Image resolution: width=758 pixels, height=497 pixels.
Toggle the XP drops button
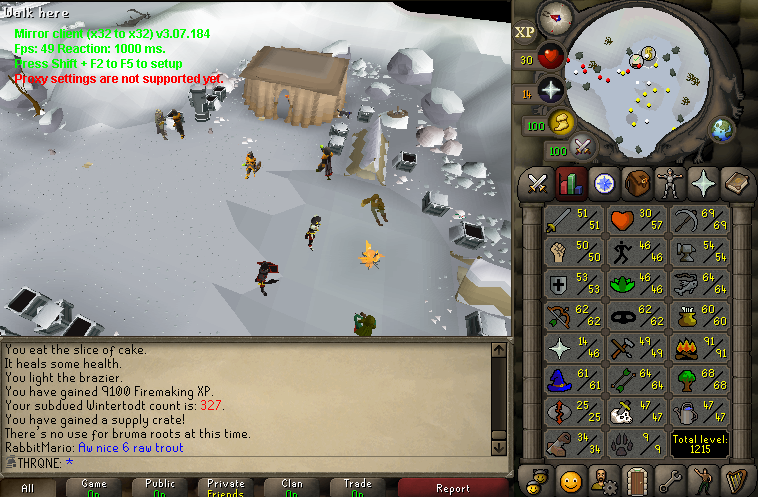525,31
